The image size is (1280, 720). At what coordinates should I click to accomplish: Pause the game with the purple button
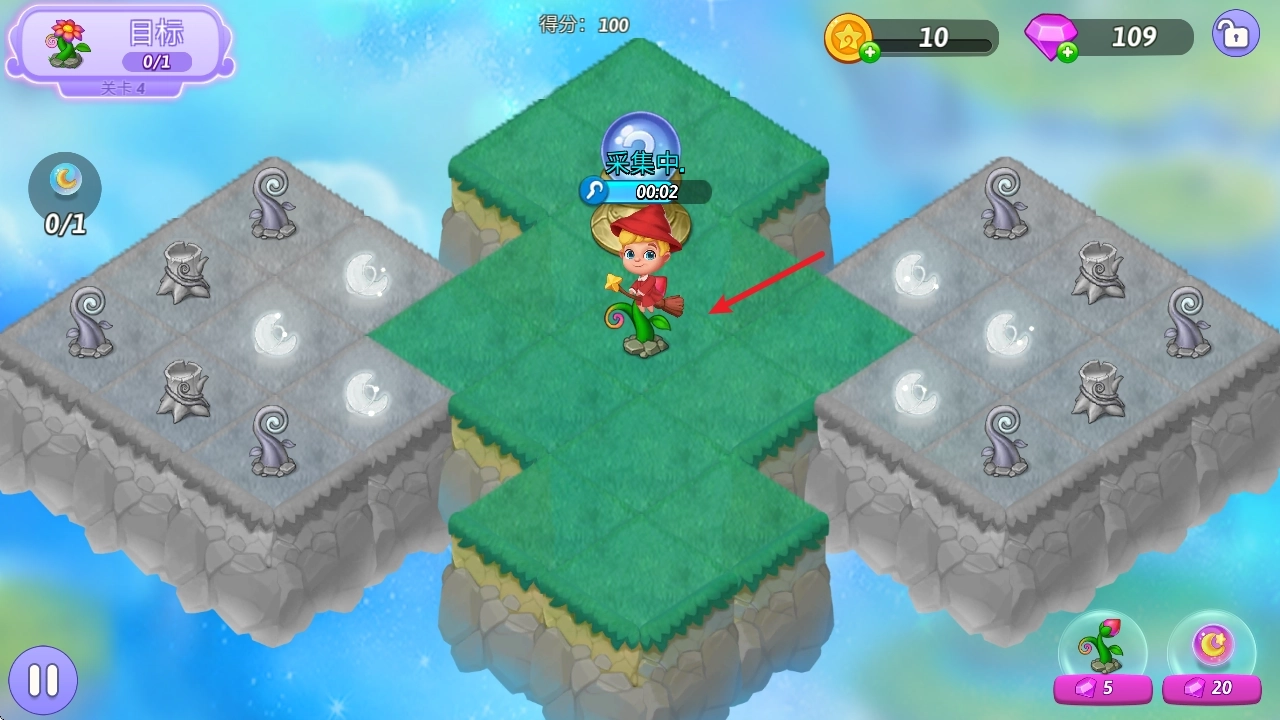[42, 681]
